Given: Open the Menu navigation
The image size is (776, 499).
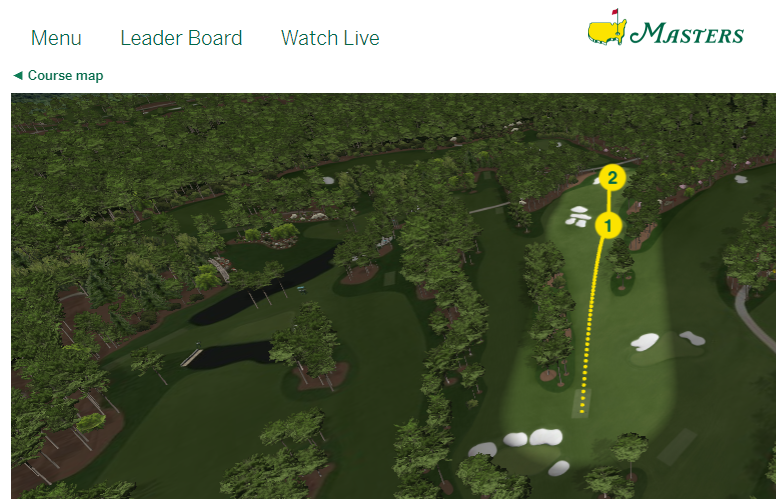Looking at the screenshot, I should pos(56,39).
